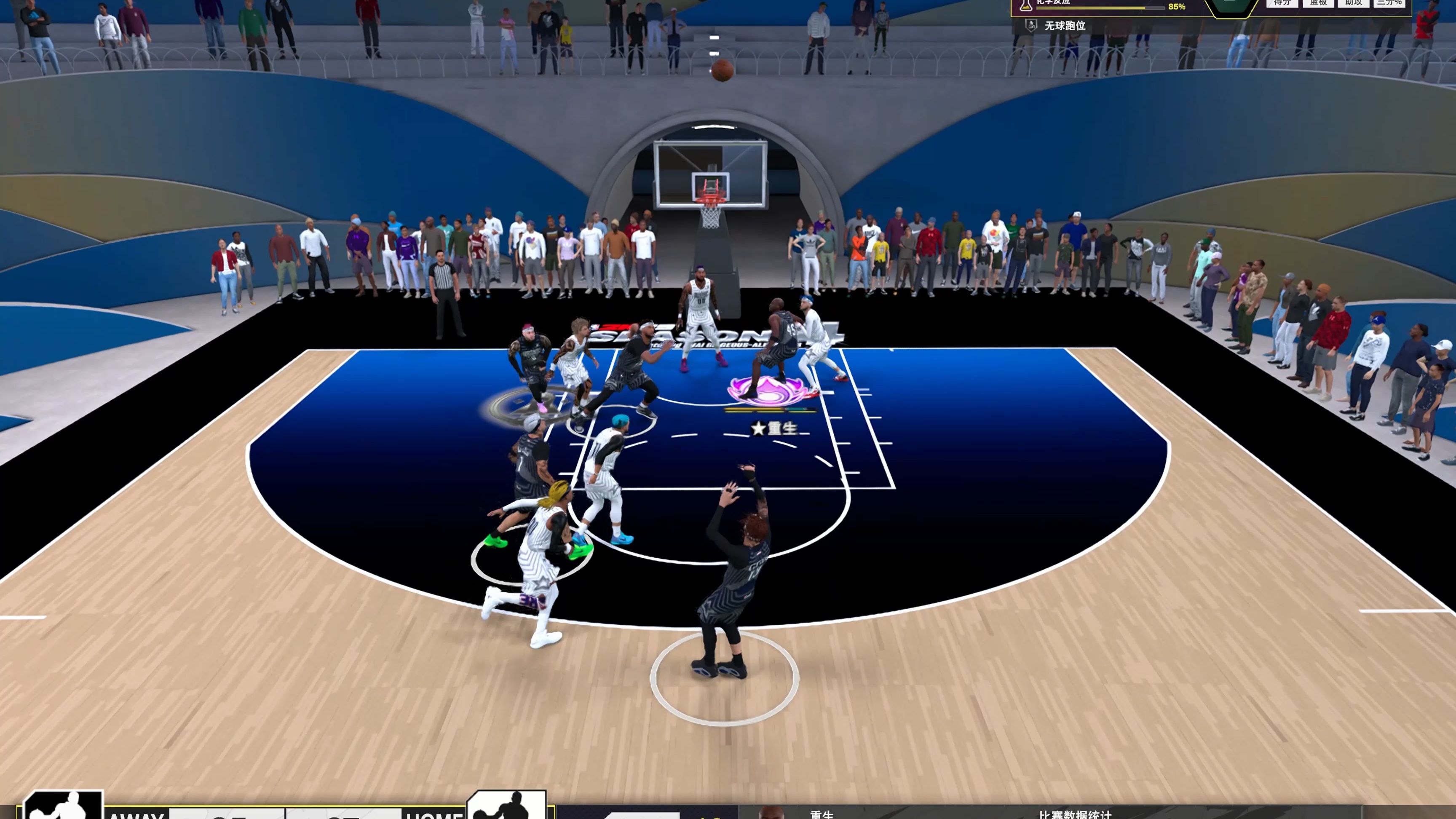Open the 比赛数据统计 stats panel
The height and width of the screenshot is (819, 1456).
[1074, 814]
